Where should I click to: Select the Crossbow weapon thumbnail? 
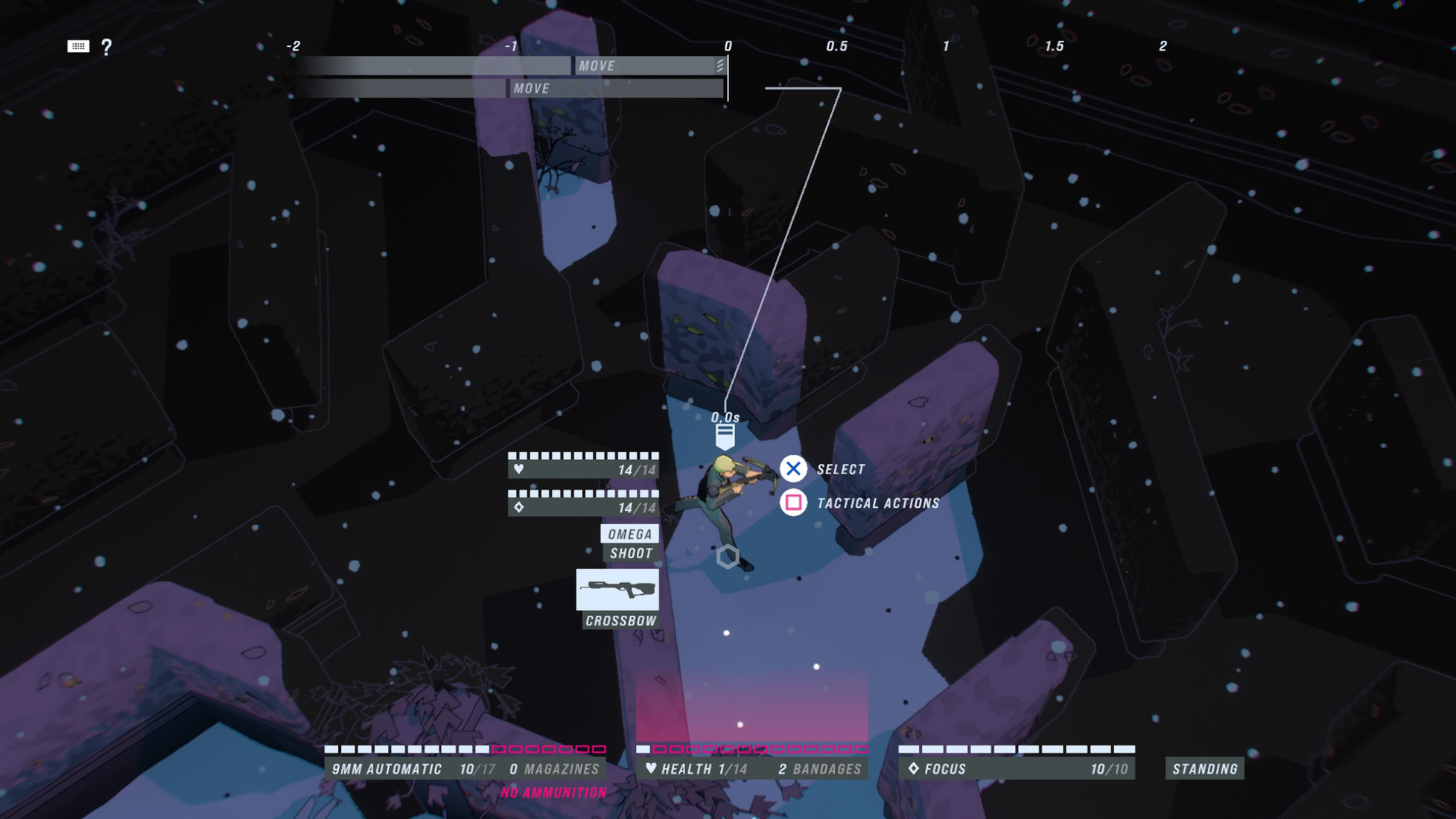[617, 590]
